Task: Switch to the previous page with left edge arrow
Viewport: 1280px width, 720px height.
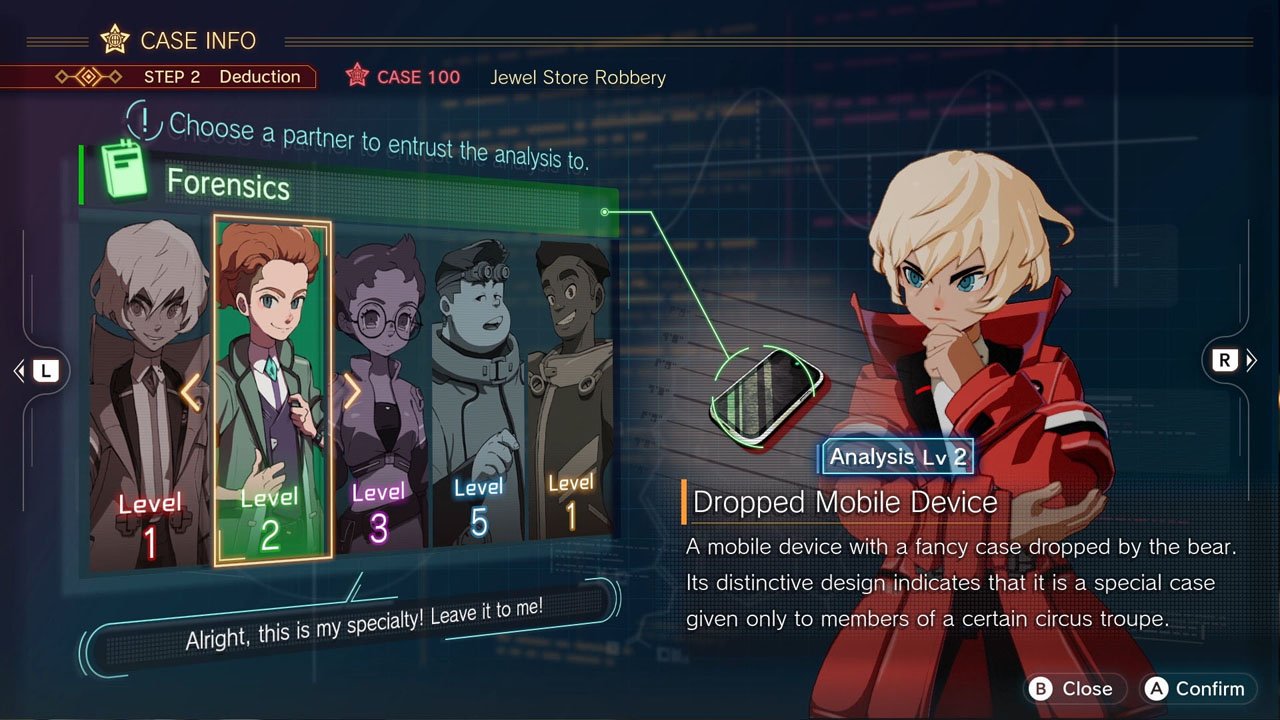Action: pyautogui.click(x=37, y=371)
